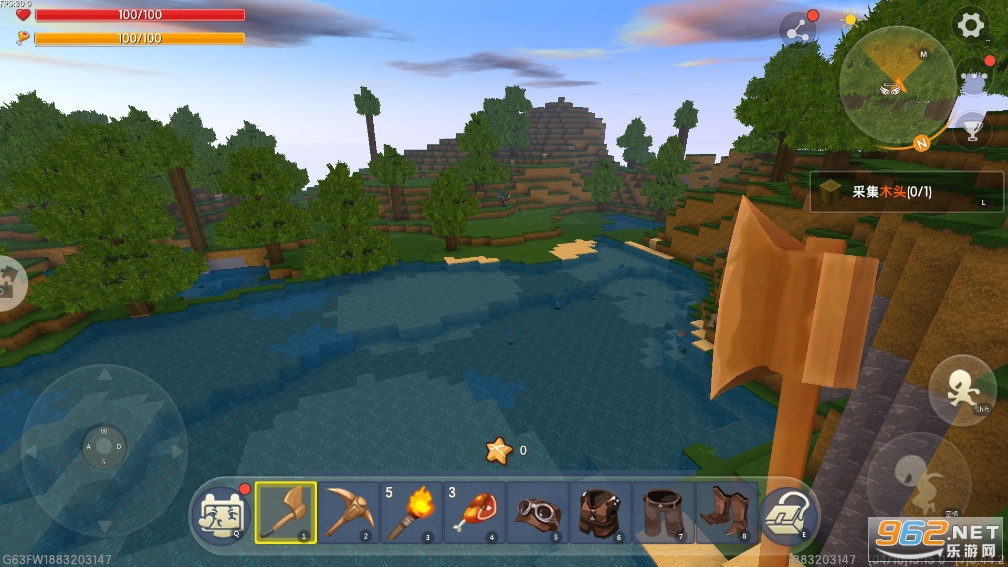
Task: Open the settings gear menu
Action: point(970,26)
